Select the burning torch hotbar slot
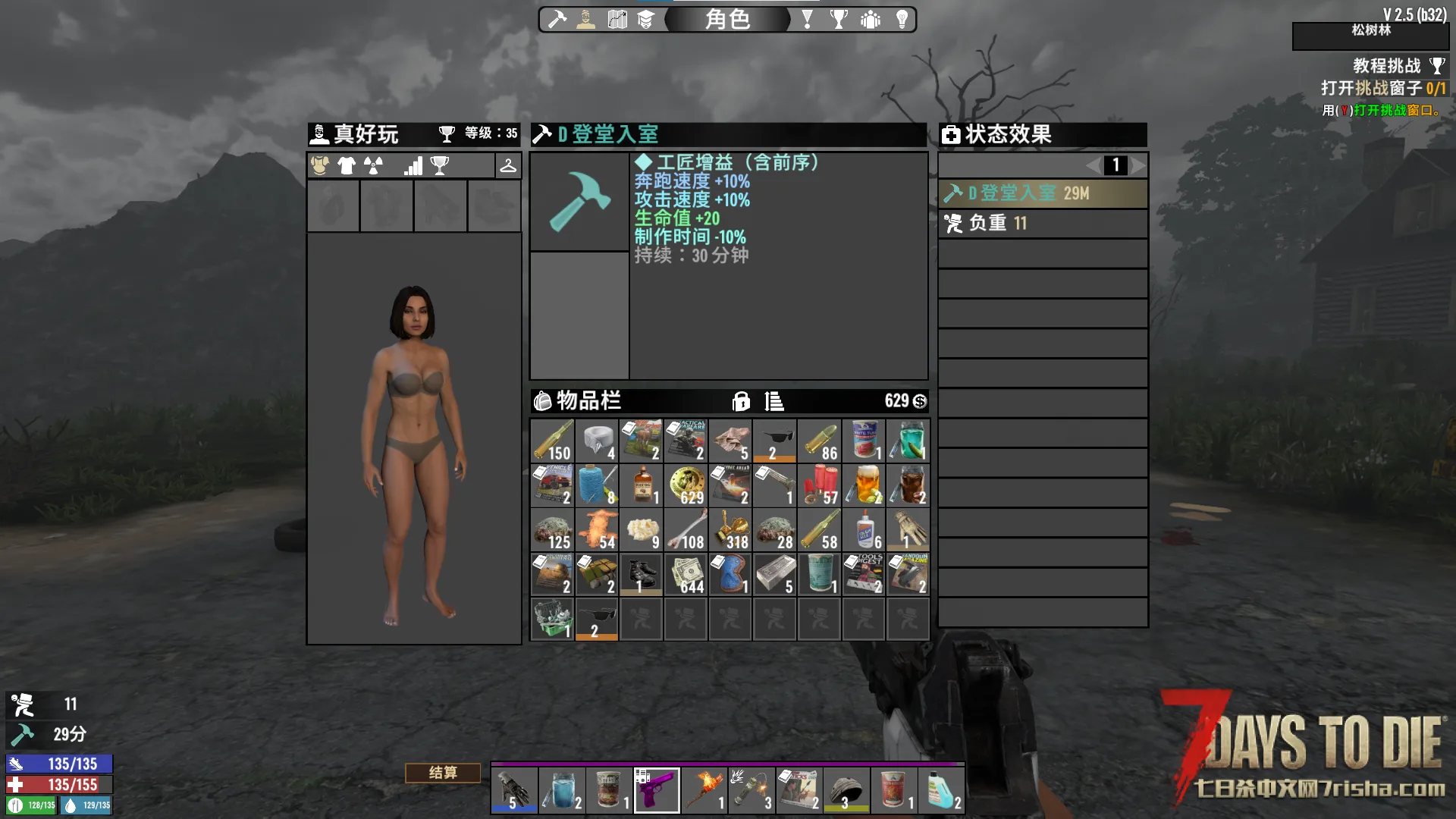The image size is (1456, 819). tap(704, 789)
